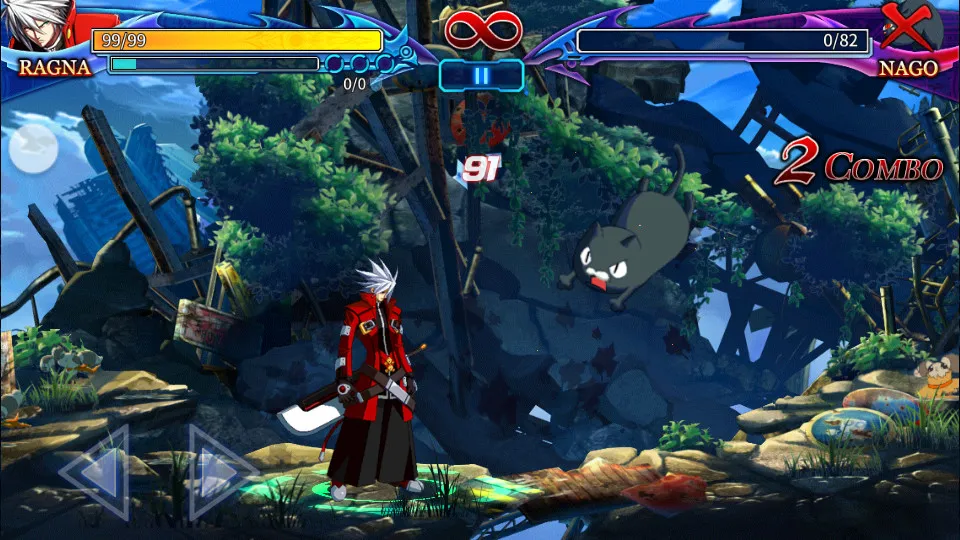The width and height of the screenshot is (960, 540).
Task: Pause the fight with the pause button
Action: pyautogui.click(x=481, y=76)
